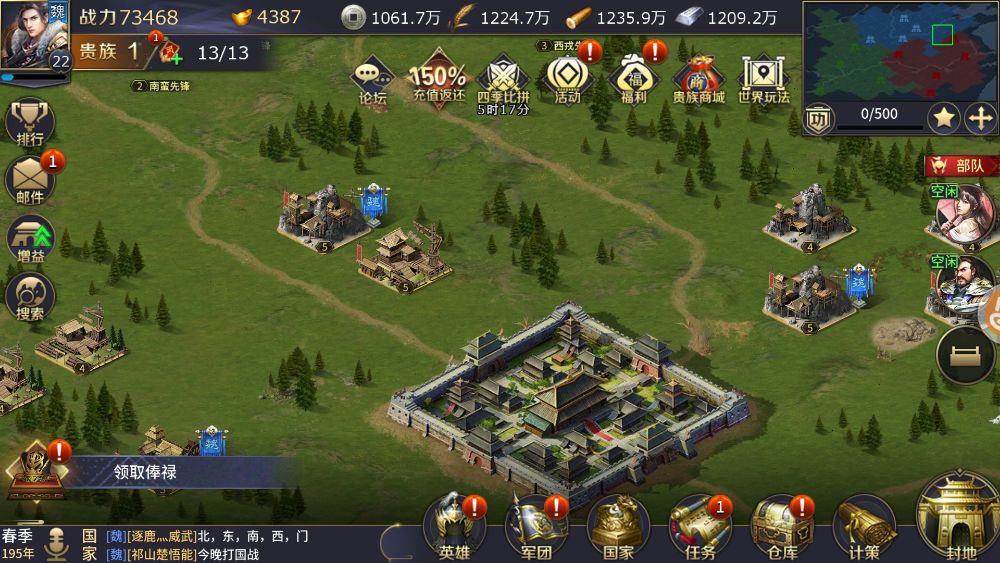This screenshot has height=563, width=1000.
Task: Open the 英雄 heroes menu
Action: (x=455, y=527)
